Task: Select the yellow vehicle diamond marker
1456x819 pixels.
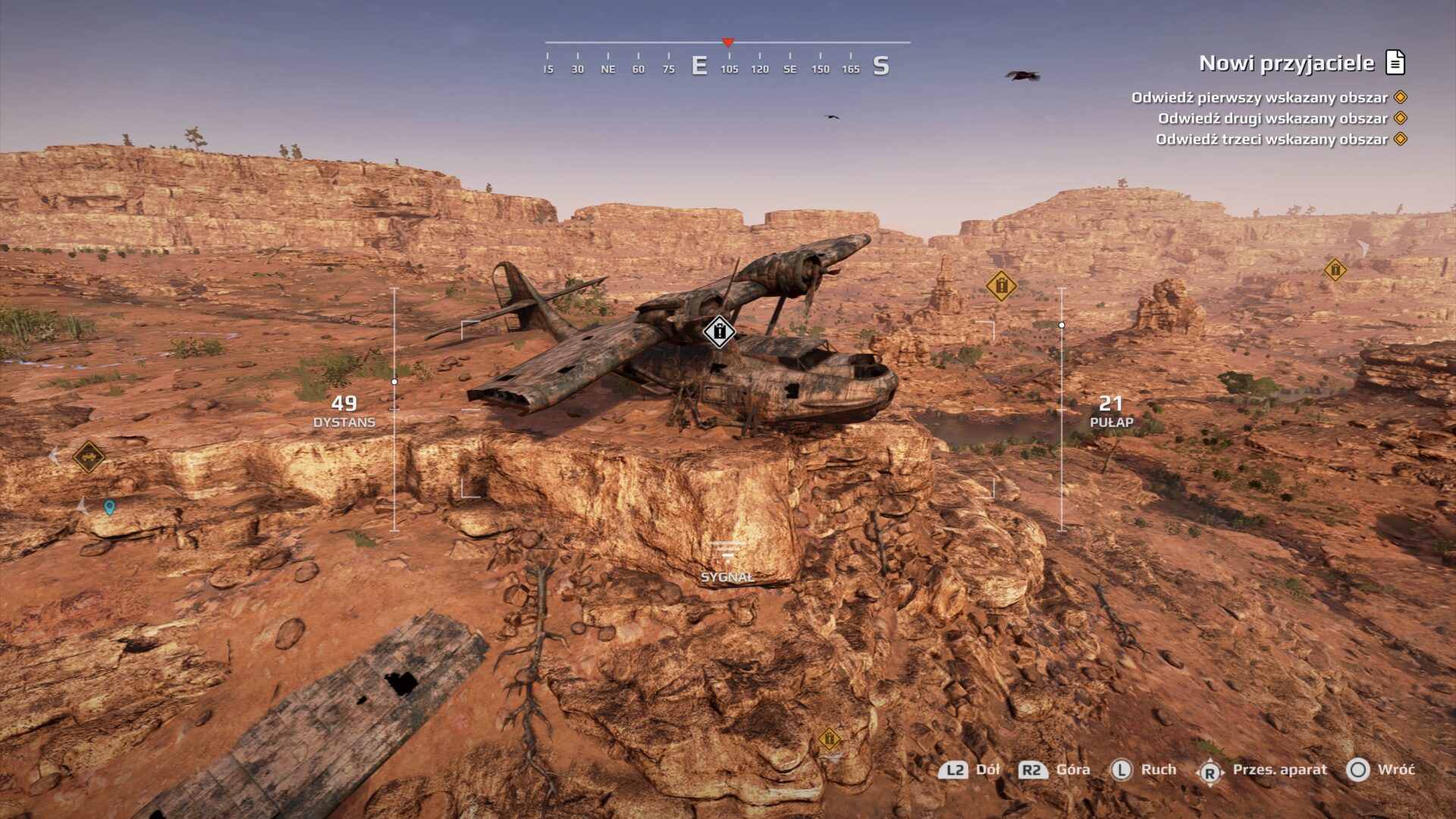Action: [x=89, y=457]
